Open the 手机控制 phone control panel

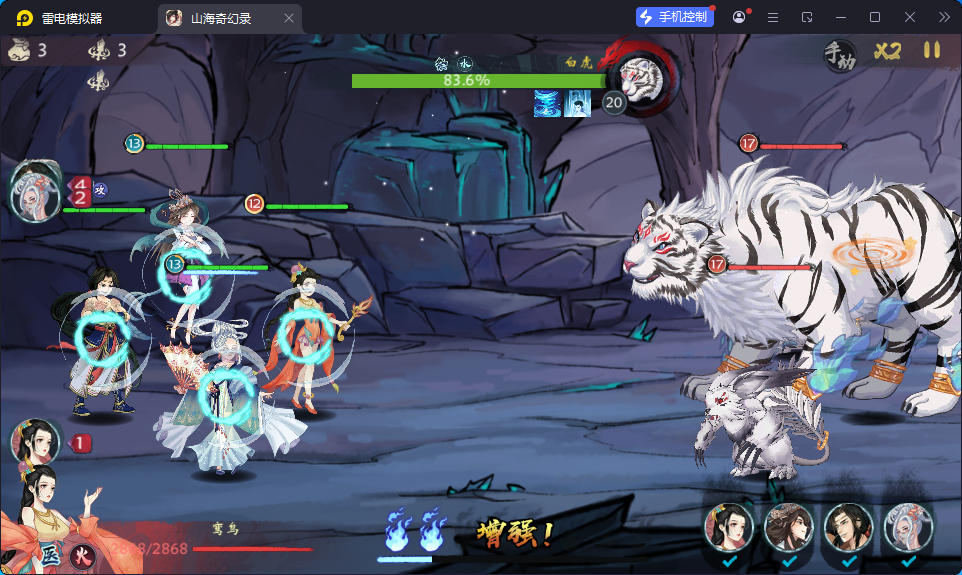click(x=675, y=17)
